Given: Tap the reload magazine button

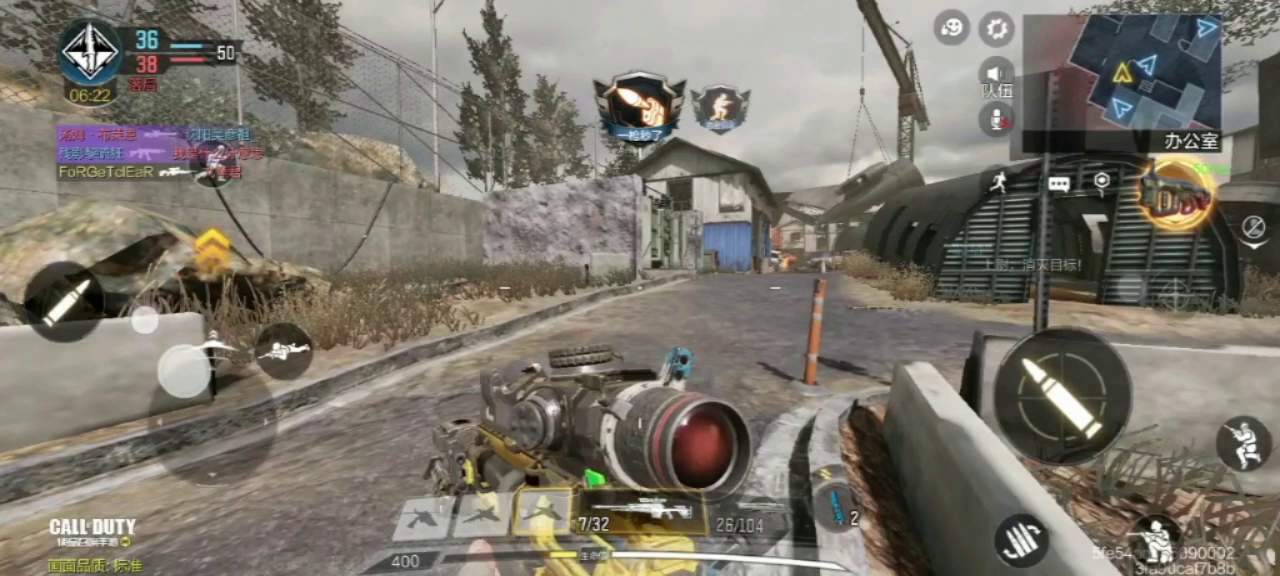Looking at the screenshot, I should pyautogui.click(x=1021, y=540).
